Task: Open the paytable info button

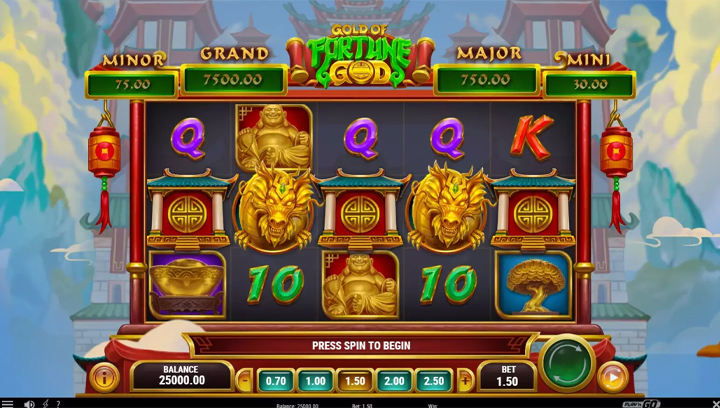Action: tap(103, 377)
